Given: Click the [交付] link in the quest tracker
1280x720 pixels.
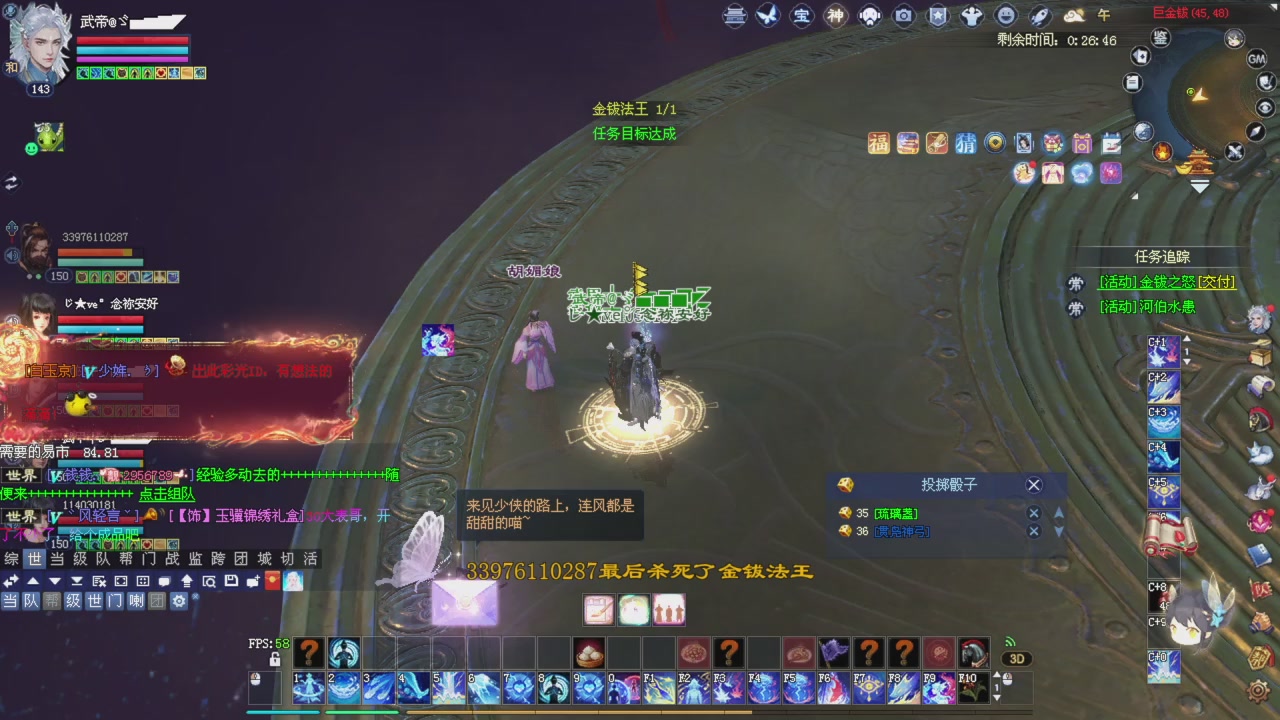Looking at the screenshot, I should pyautogui.click(x=1216, y=285).
